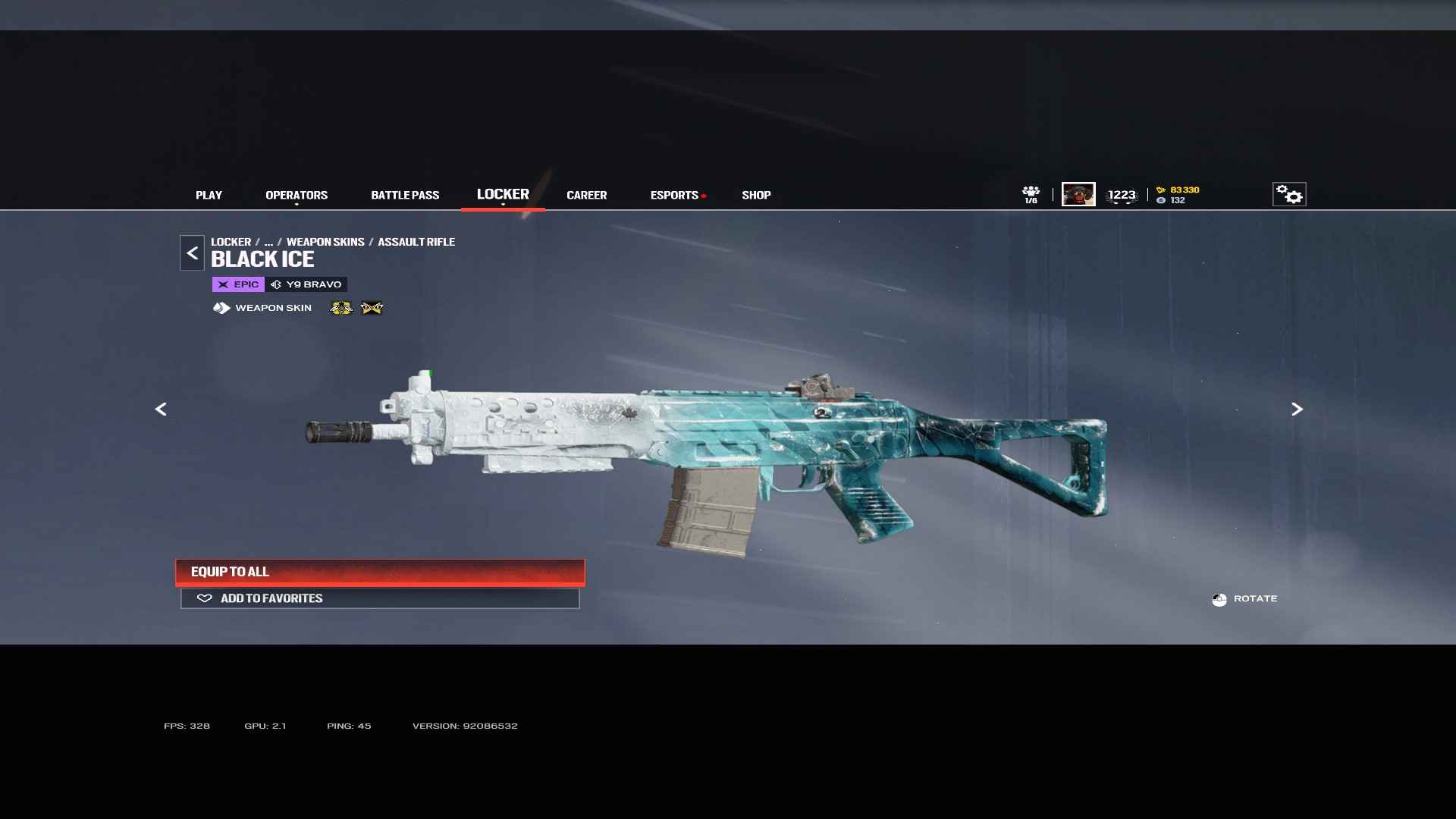Add Black Ice to favorites

[380, 598]
